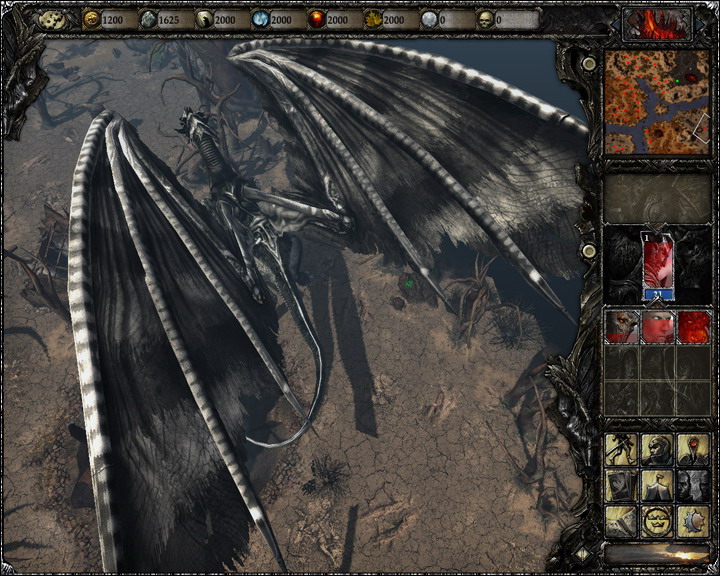This screenshot has width=720, height=576.
Task: Pick the red volcanic town thumbnail
Action: (694, 327)
